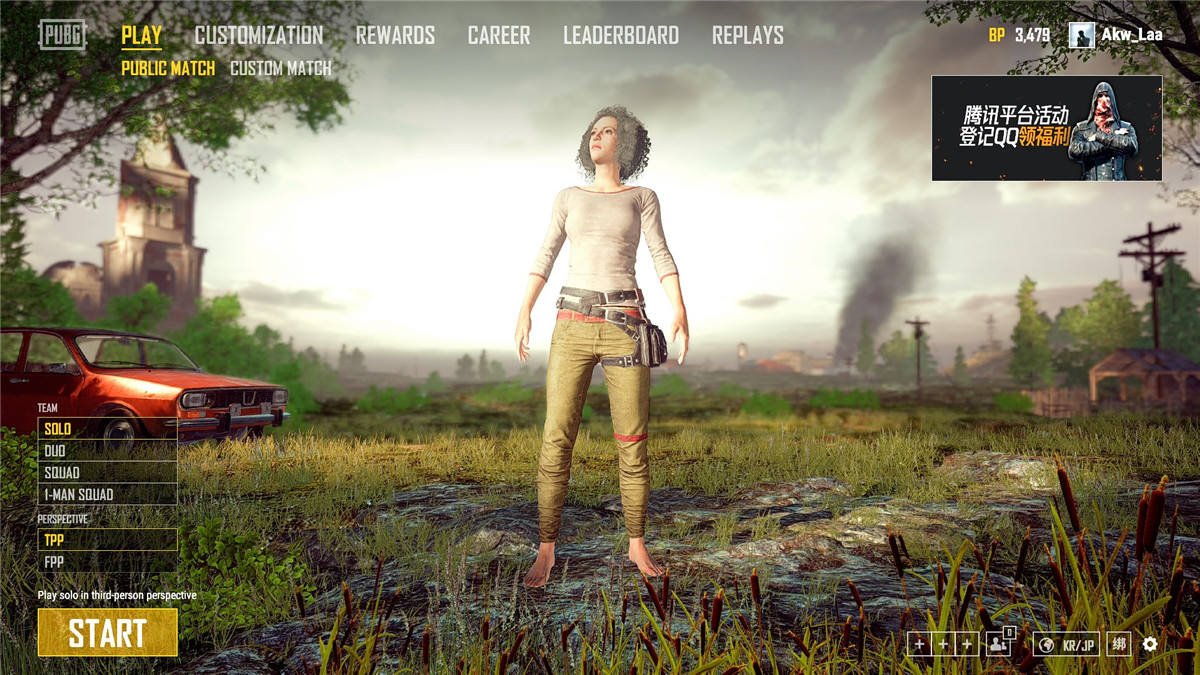Select the PUBLIC MATCH sub-tab
The image size is (1200, 675).
click(168, 69)
